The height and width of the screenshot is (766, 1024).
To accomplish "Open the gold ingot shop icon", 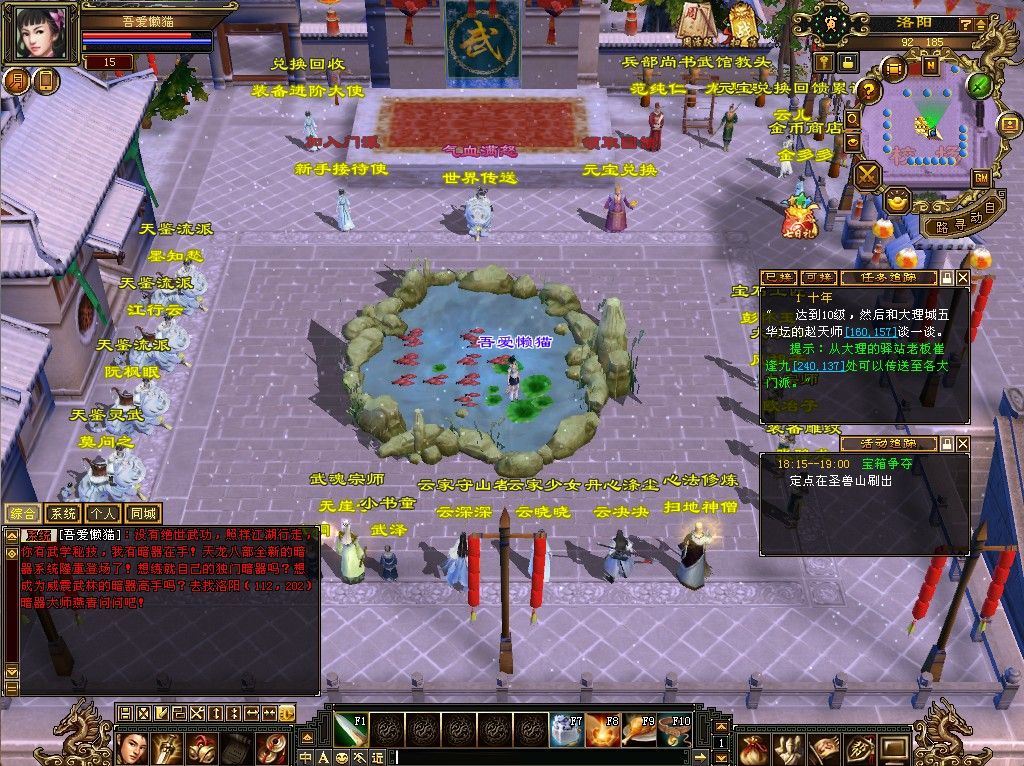I will [898, 199].
